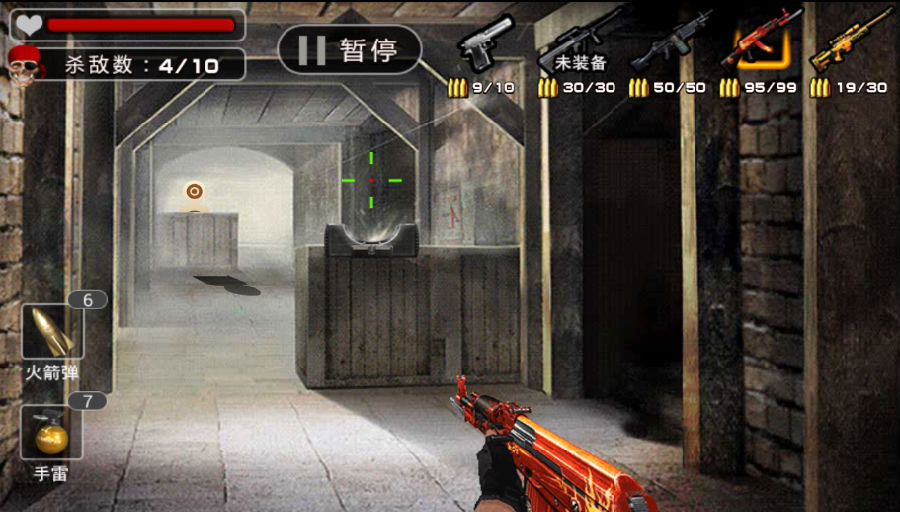Image resolution: width=900 pixels, height=512 pixels.
Task: Fire a rocket using the 火箭弹 icon
Action: click(x=52, y=332)
